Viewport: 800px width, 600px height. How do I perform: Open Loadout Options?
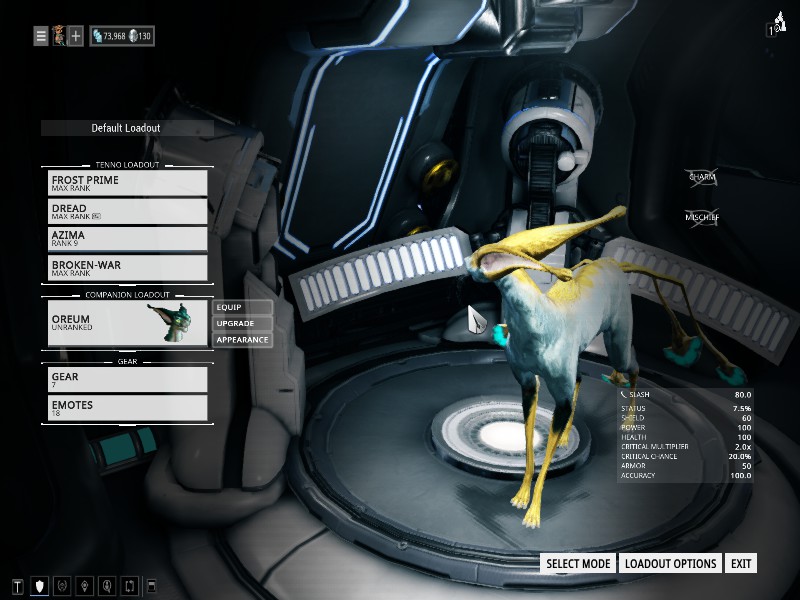coord(670,564)
